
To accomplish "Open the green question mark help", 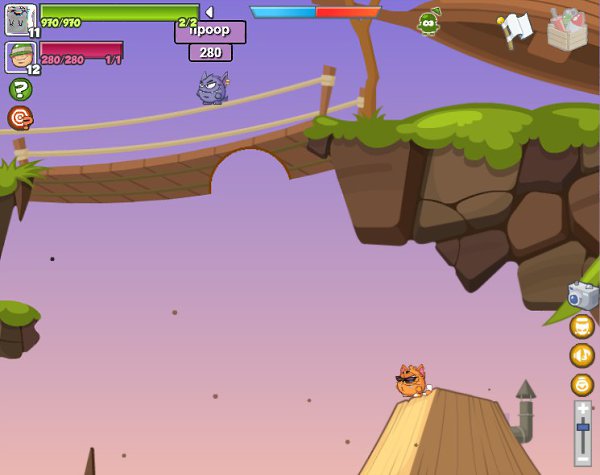I will 20,89.
